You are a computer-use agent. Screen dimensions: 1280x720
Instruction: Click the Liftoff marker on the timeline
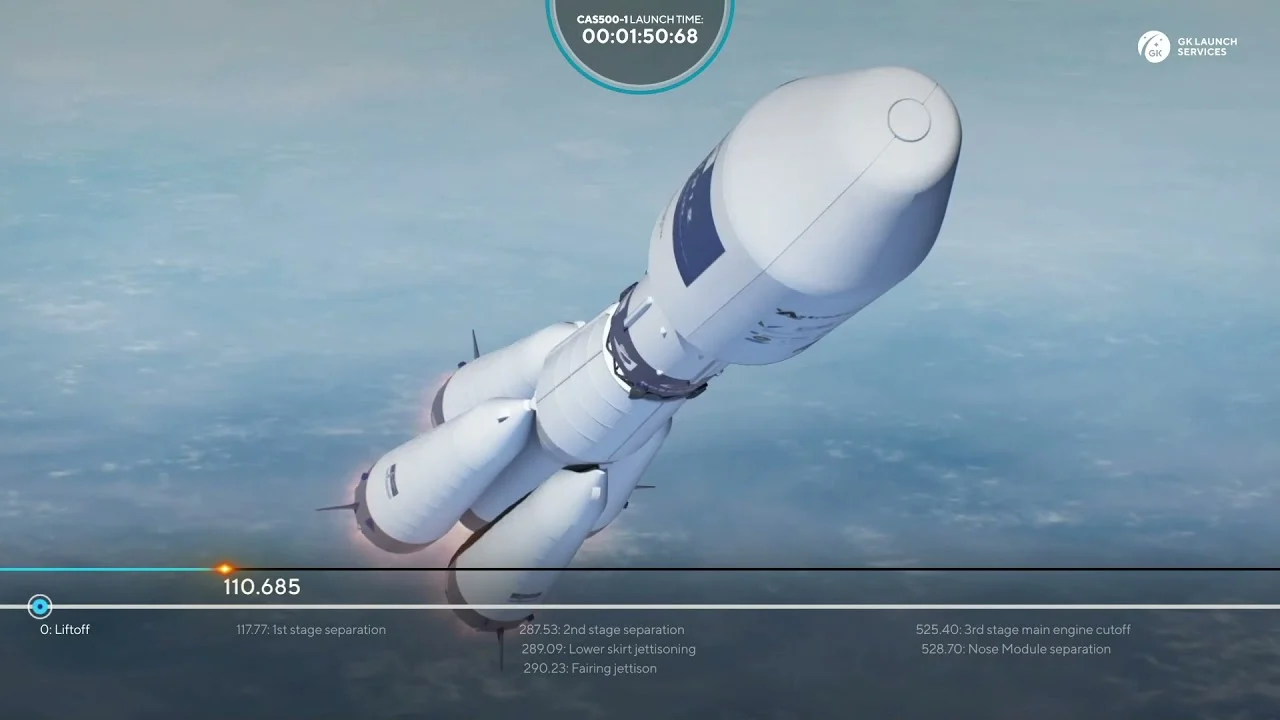coord(40,607)
